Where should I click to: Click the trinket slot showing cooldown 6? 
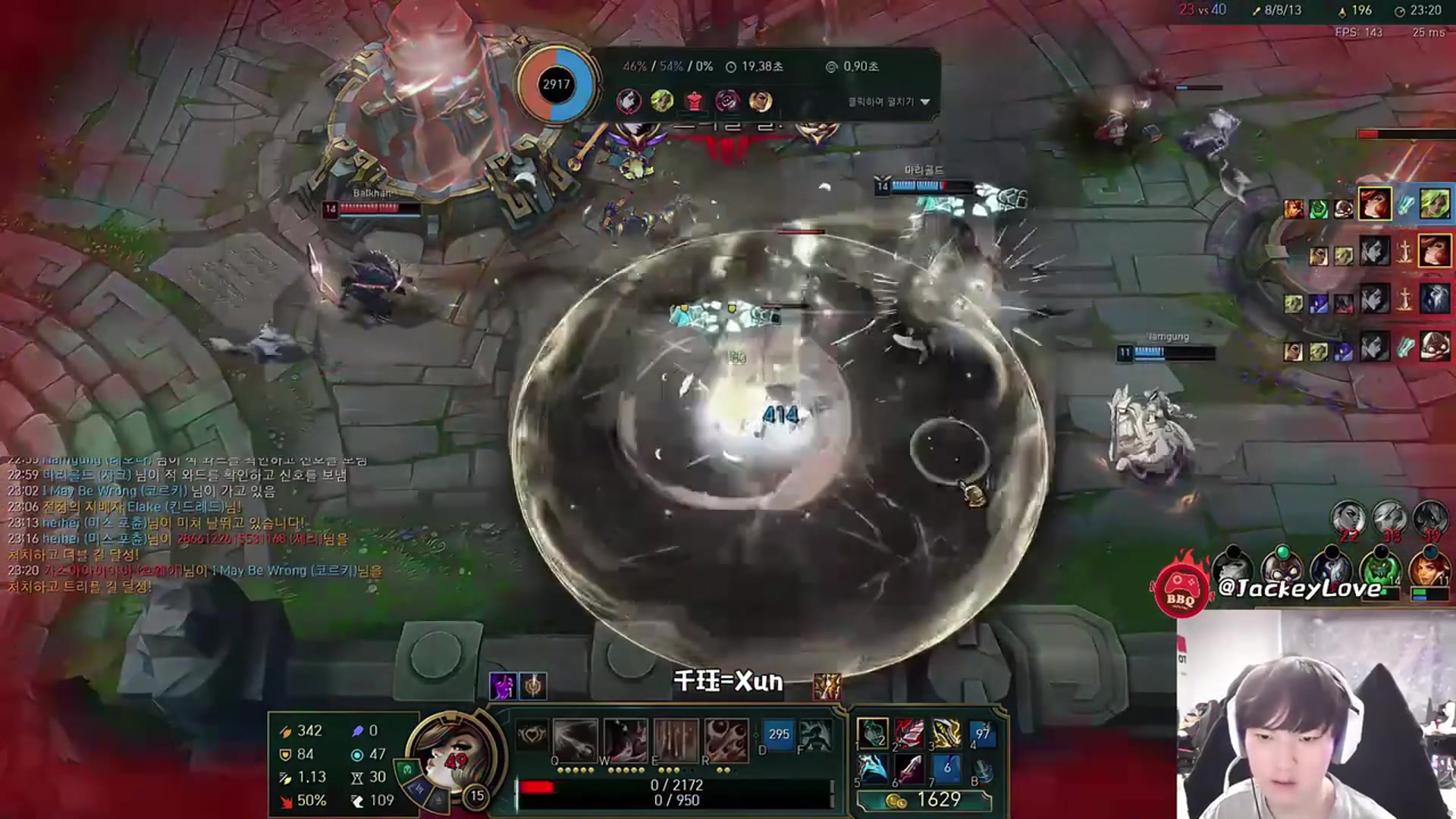[946, 769]
